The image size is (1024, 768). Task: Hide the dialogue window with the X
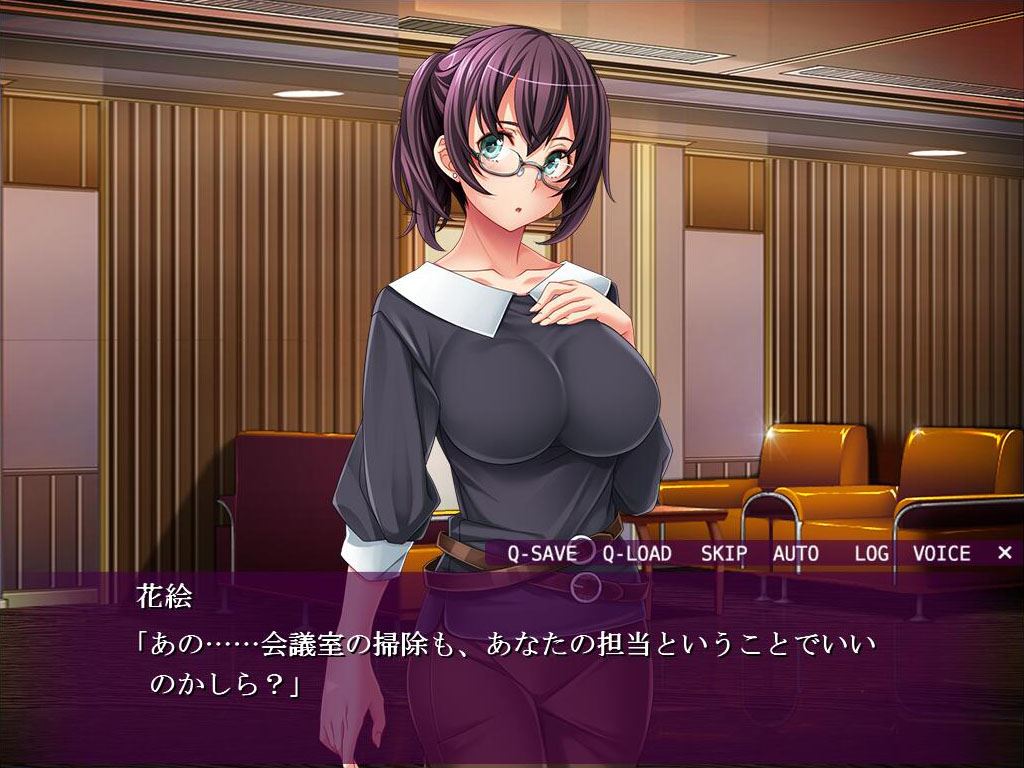1004,553
